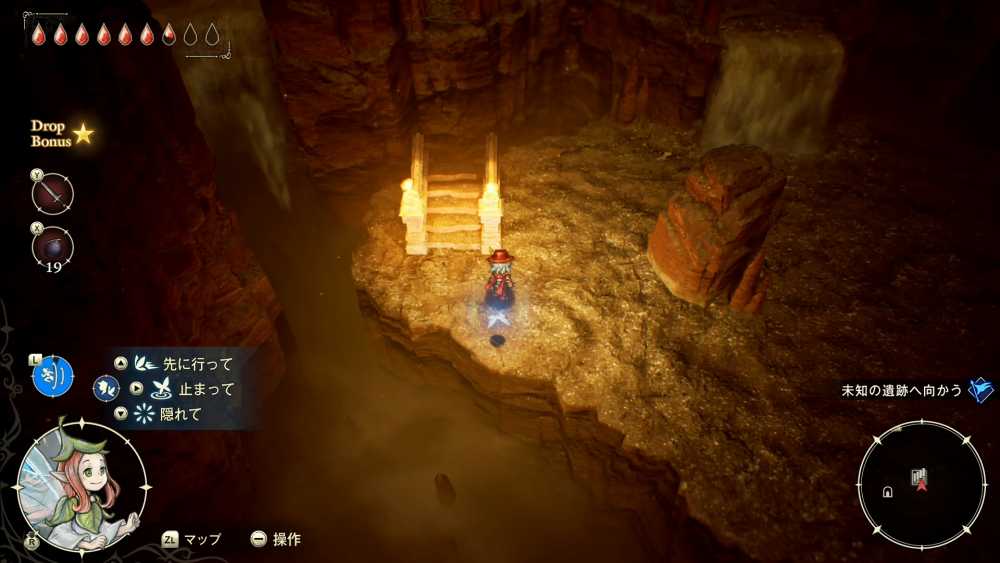Image resolution: width=1000 pixels, height=563 pixels.
Task: Click the arch doorway marker on minimap
Action: [x=886, y=491]
